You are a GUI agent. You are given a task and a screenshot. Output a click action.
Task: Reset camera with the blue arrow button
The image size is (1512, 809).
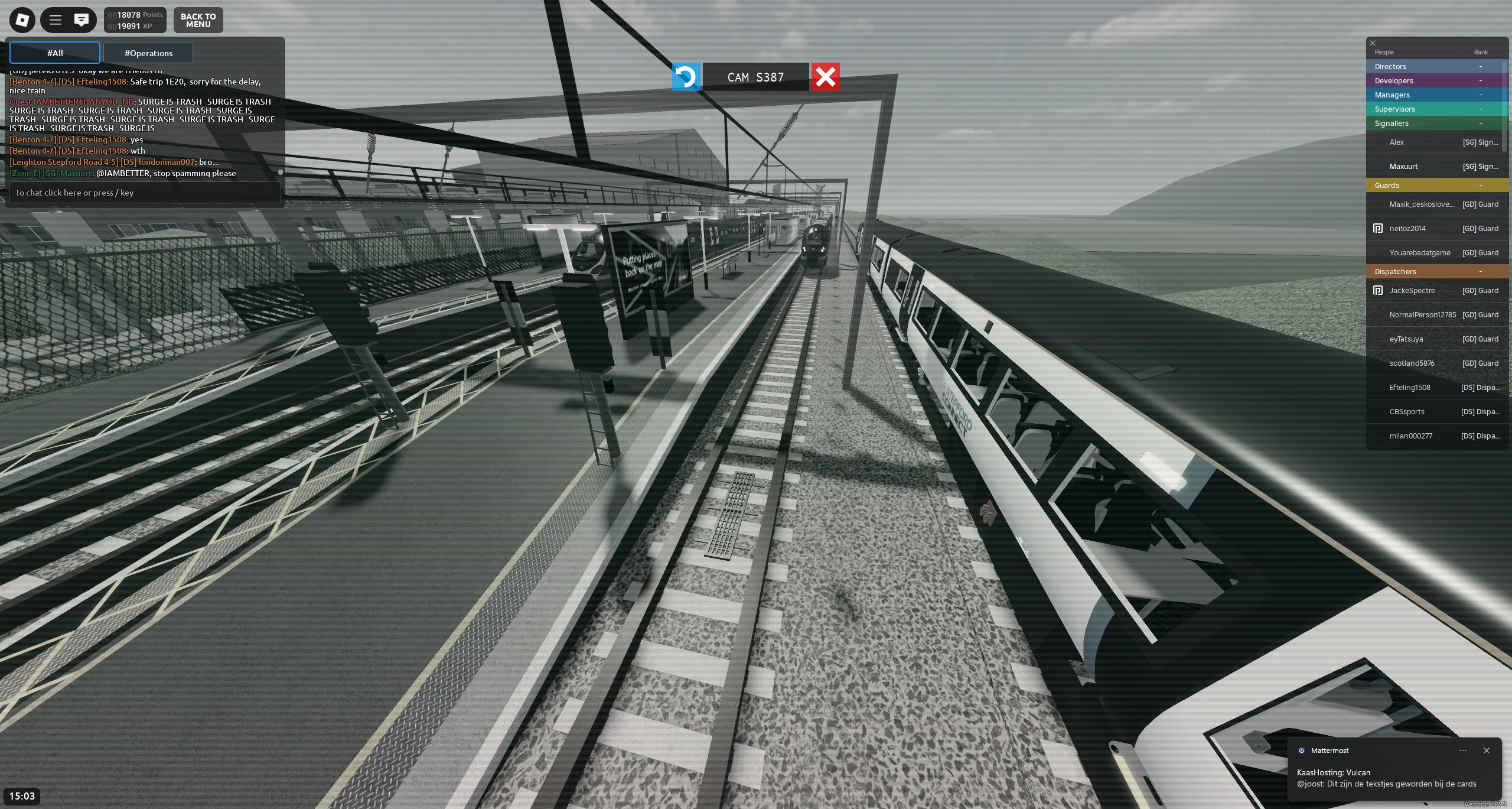coord(686,77)
